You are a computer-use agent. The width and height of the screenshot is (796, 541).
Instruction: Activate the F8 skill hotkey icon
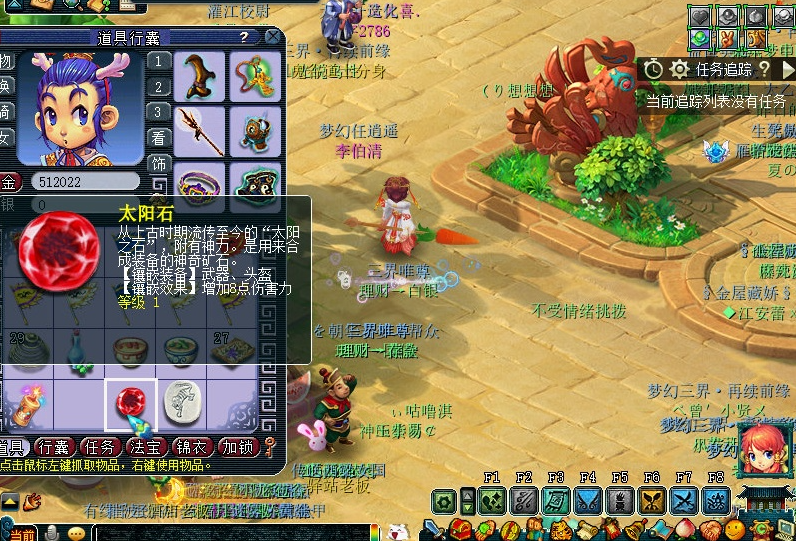[x=715, y=500]
